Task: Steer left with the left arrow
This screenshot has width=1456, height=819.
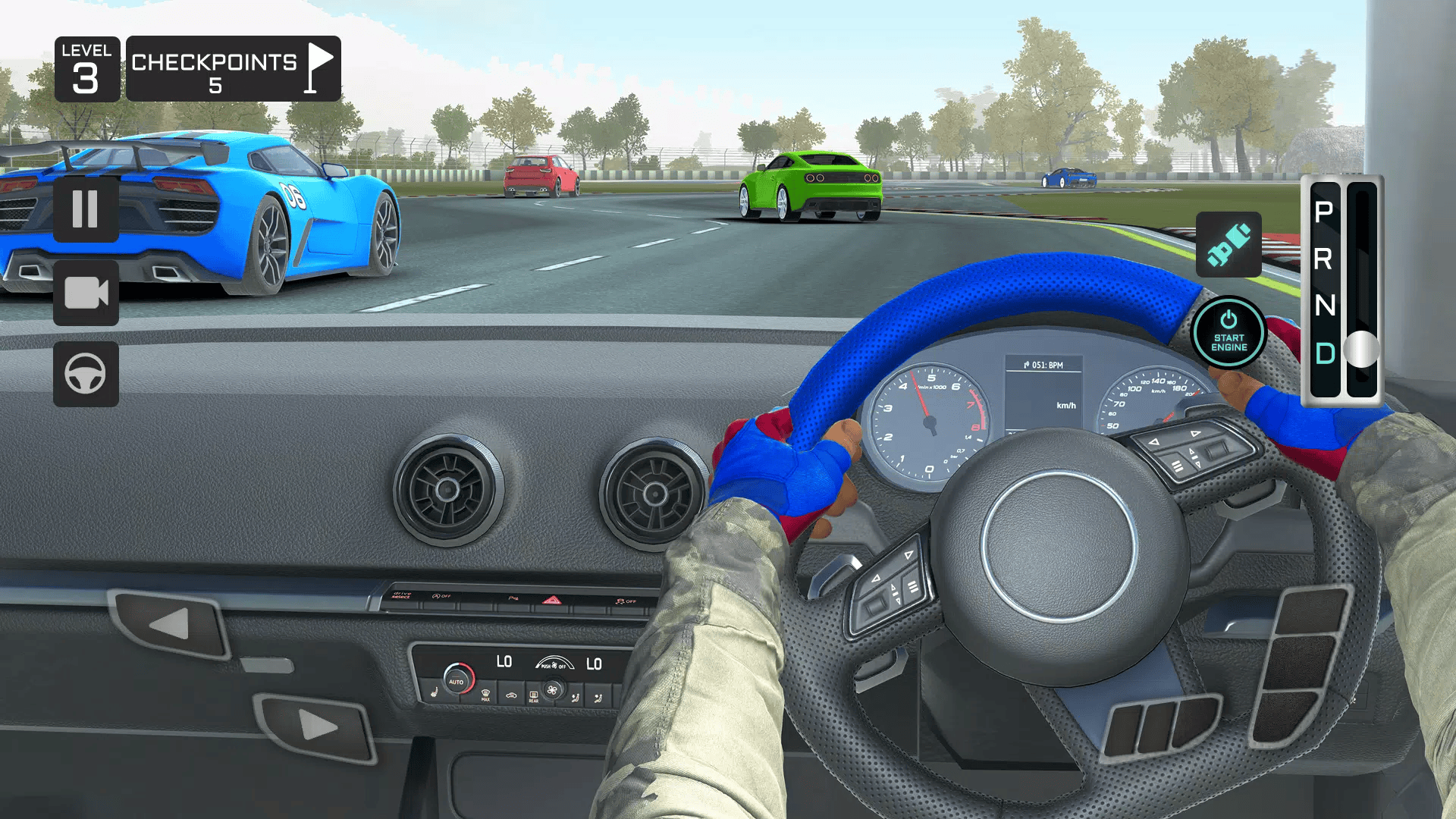Action: click(170, 624)
